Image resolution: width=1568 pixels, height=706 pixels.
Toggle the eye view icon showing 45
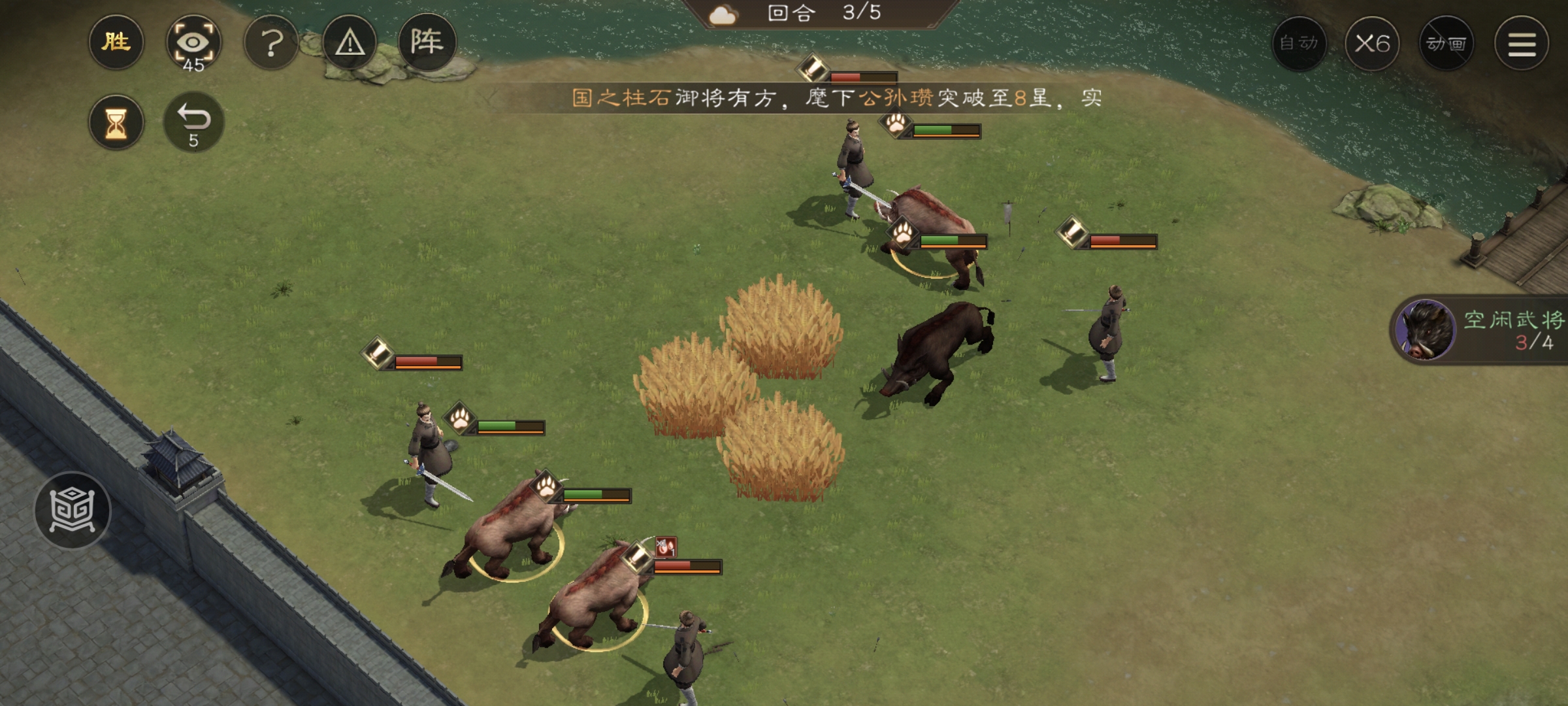click(x=193, y=44)
